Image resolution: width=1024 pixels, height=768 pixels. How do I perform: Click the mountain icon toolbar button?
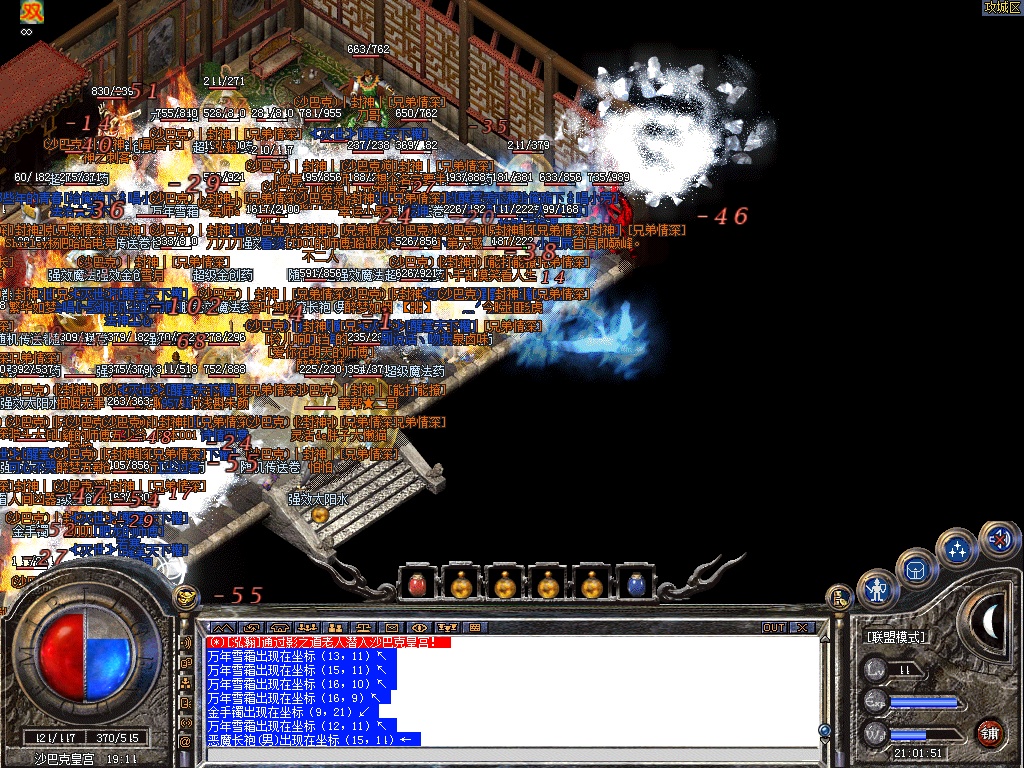point(223,628)
